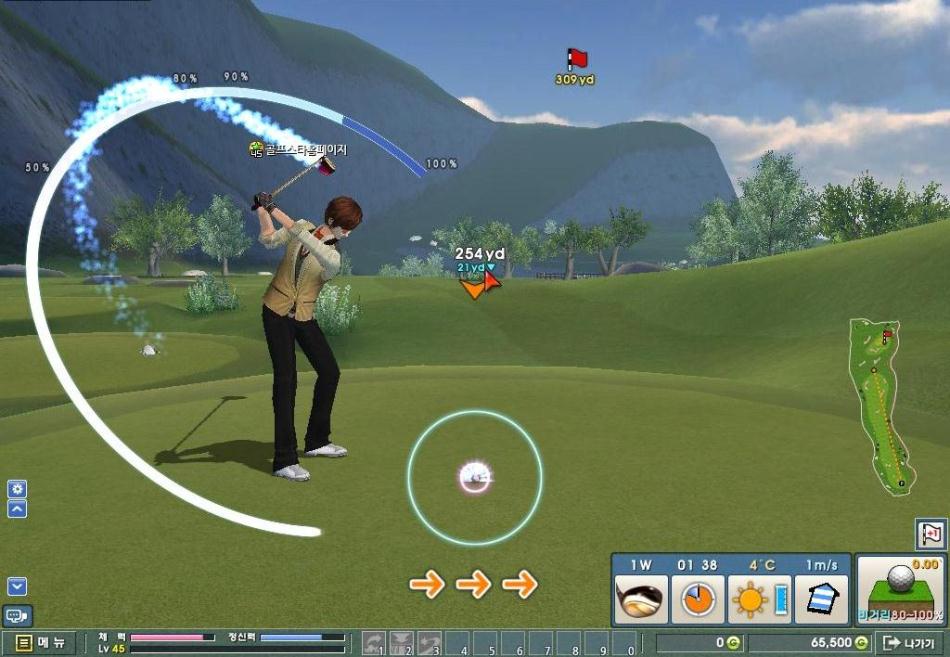Viewport: 950px width, 657px height.
Task: Open the gear settings button
Action: pos(17,489)
